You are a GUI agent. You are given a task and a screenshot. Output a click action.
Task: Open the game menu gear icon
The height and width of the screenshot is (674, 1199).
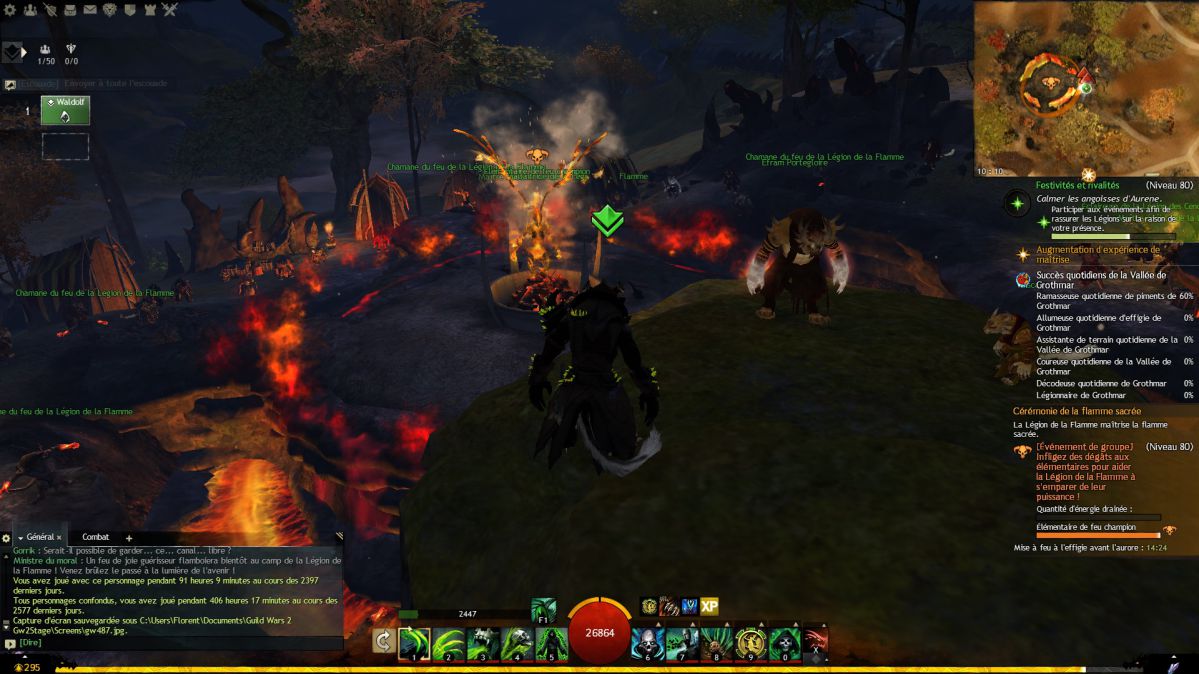[x=8, y=9]
